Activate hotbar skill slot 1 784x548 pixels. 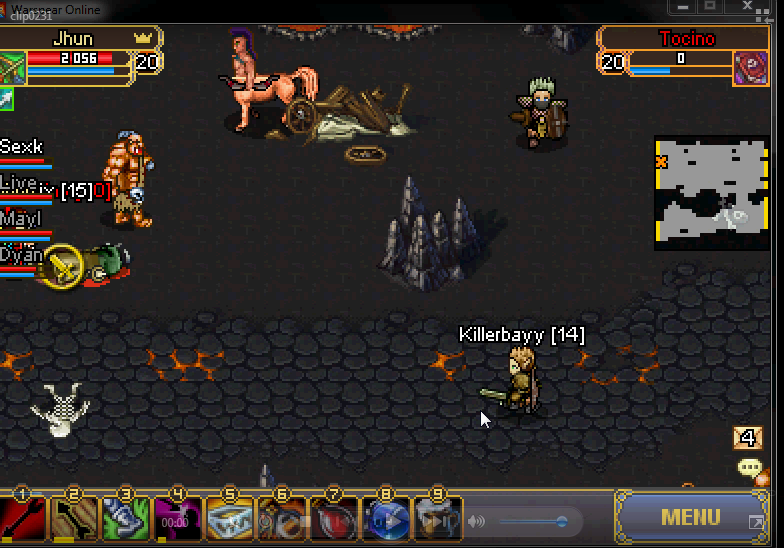[23, 520]
